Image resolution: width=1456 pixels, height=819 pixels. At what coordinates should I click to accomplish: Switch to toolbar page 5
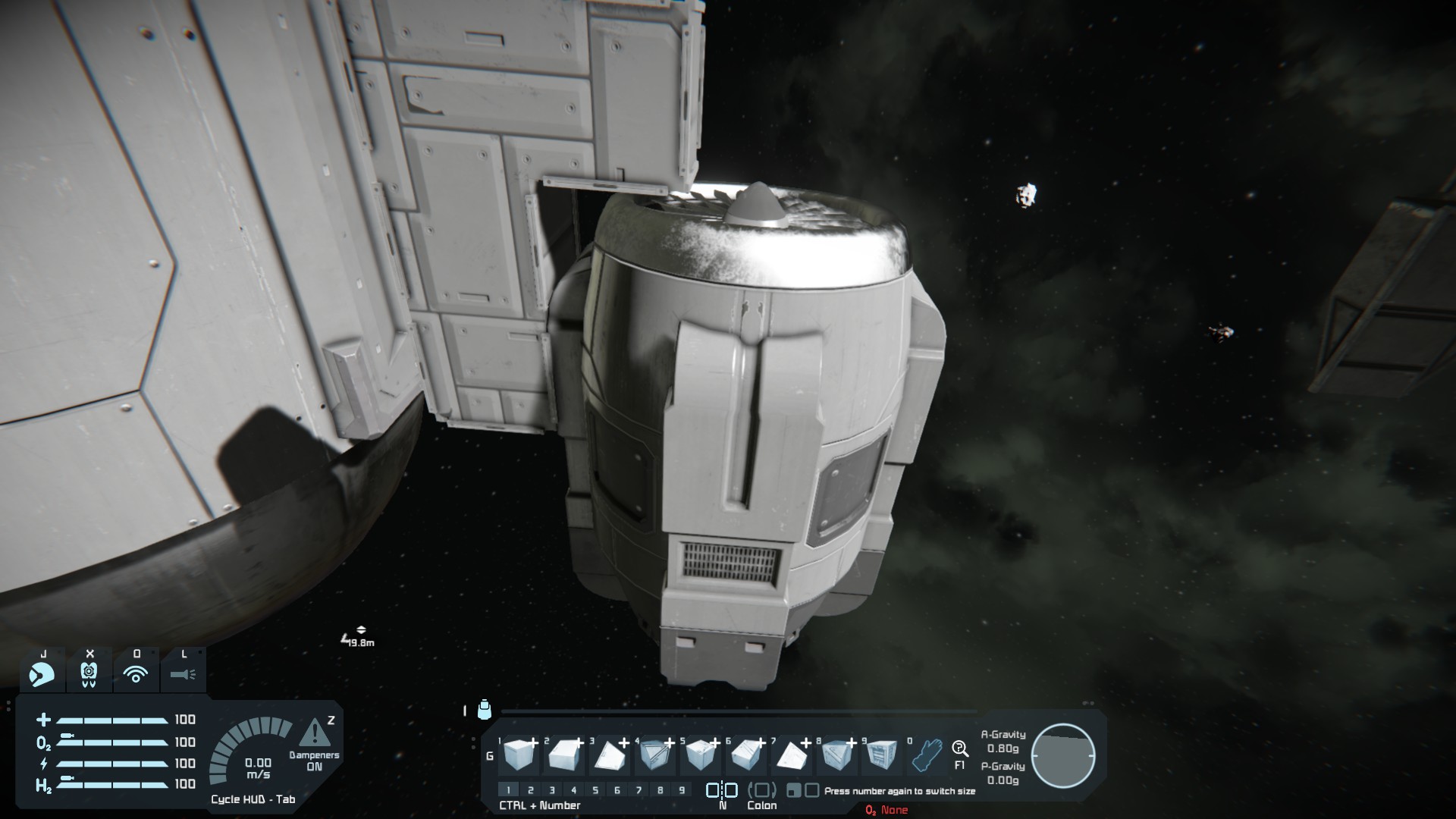[x=595, y=790]
